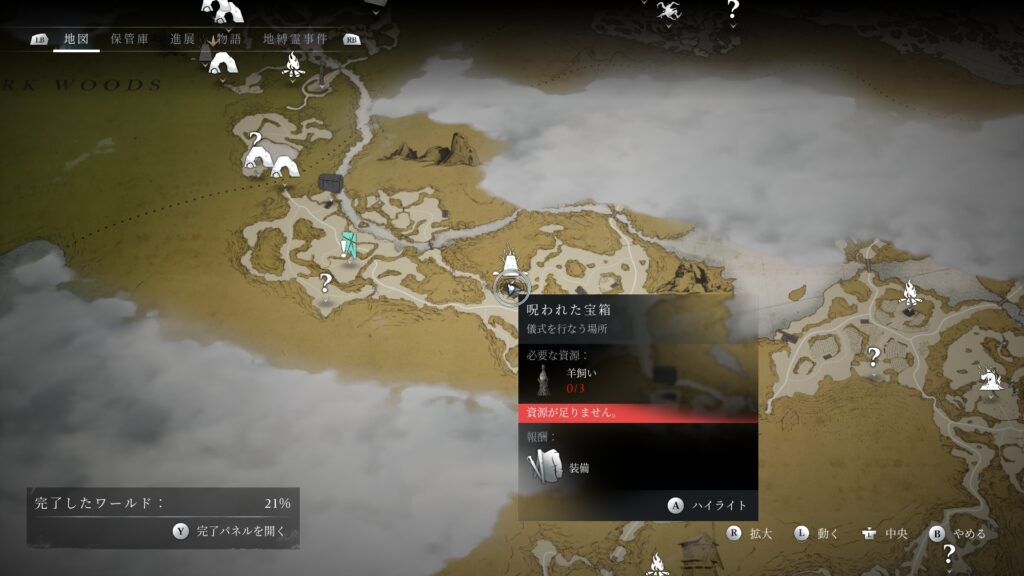Select the dark treasure chest map icon
This screenshot has width=1024, height=576.
point(331,182)
